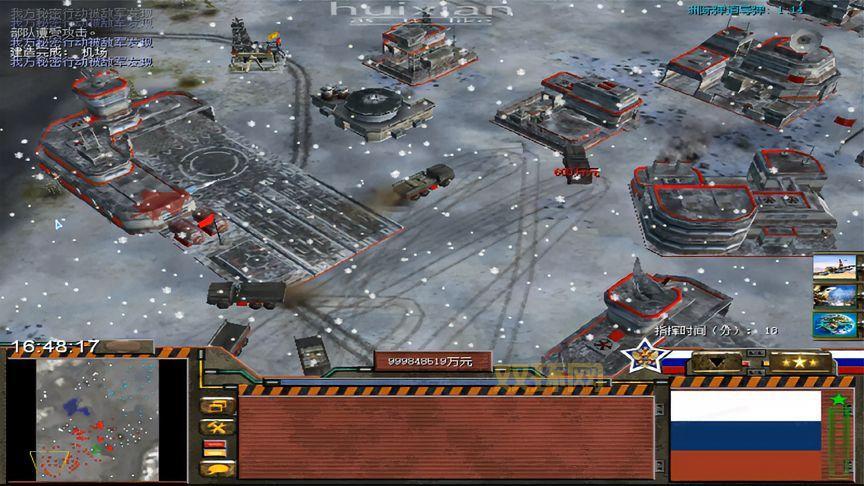Click the overlapping windows button

217,406
